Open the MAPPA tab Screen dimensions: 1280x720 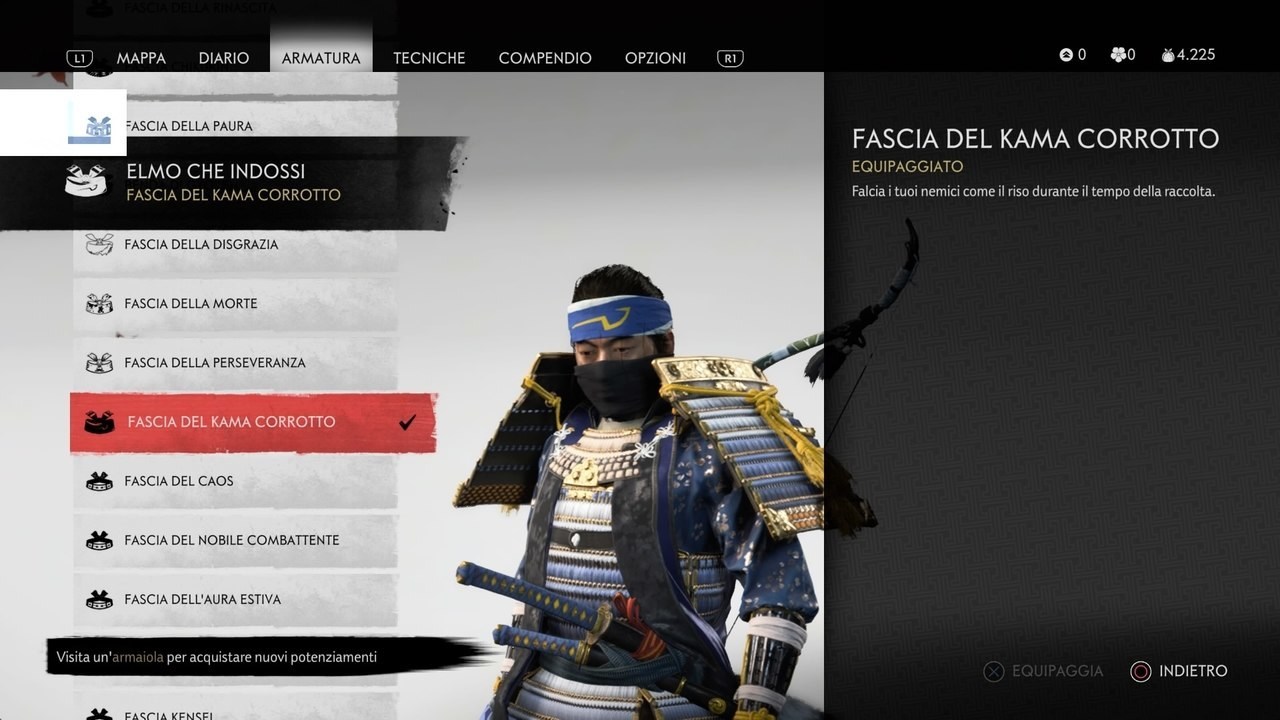pos(142,58)
